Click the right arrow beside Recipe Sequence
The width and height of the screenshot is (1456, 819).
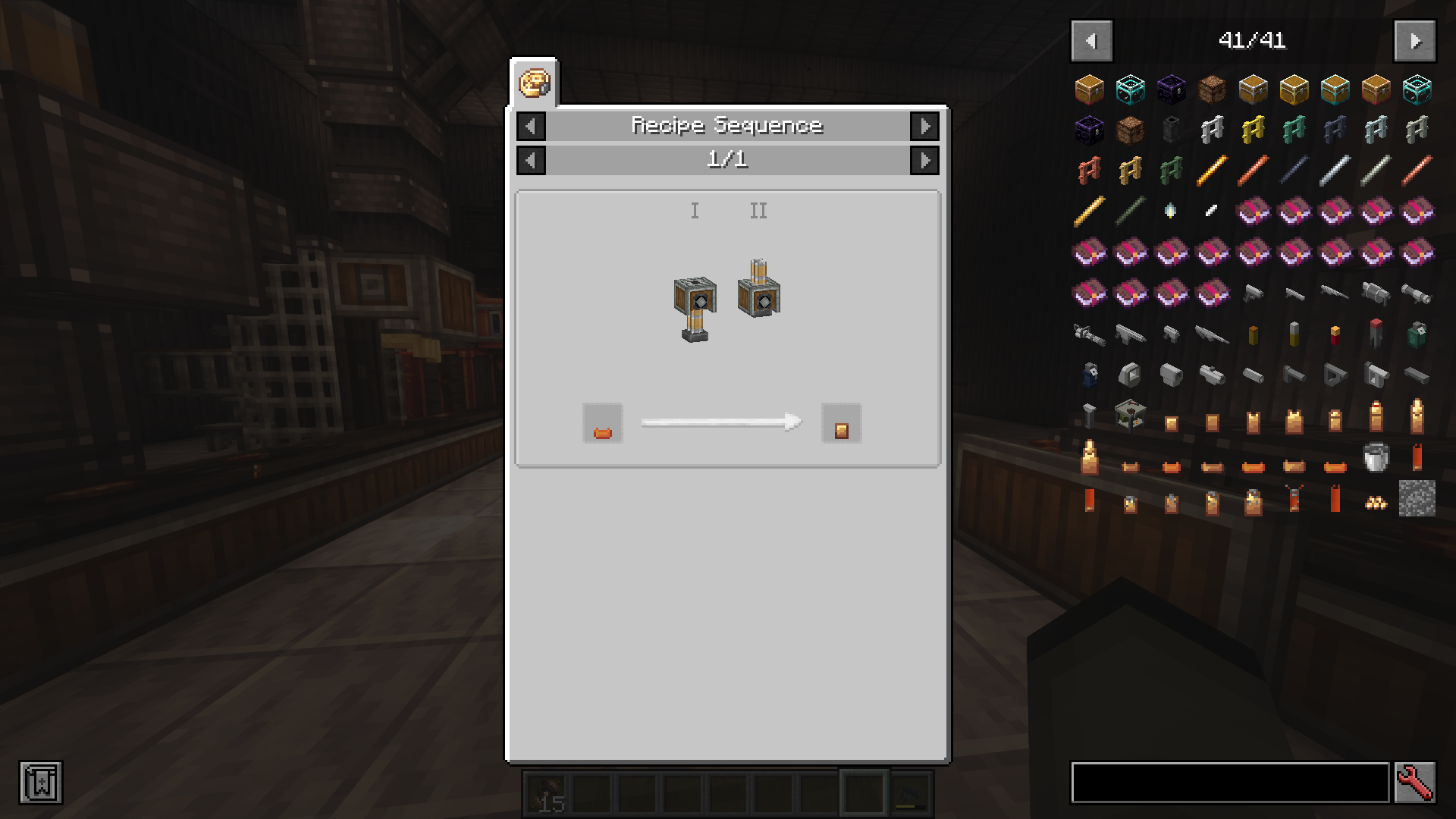924,126
